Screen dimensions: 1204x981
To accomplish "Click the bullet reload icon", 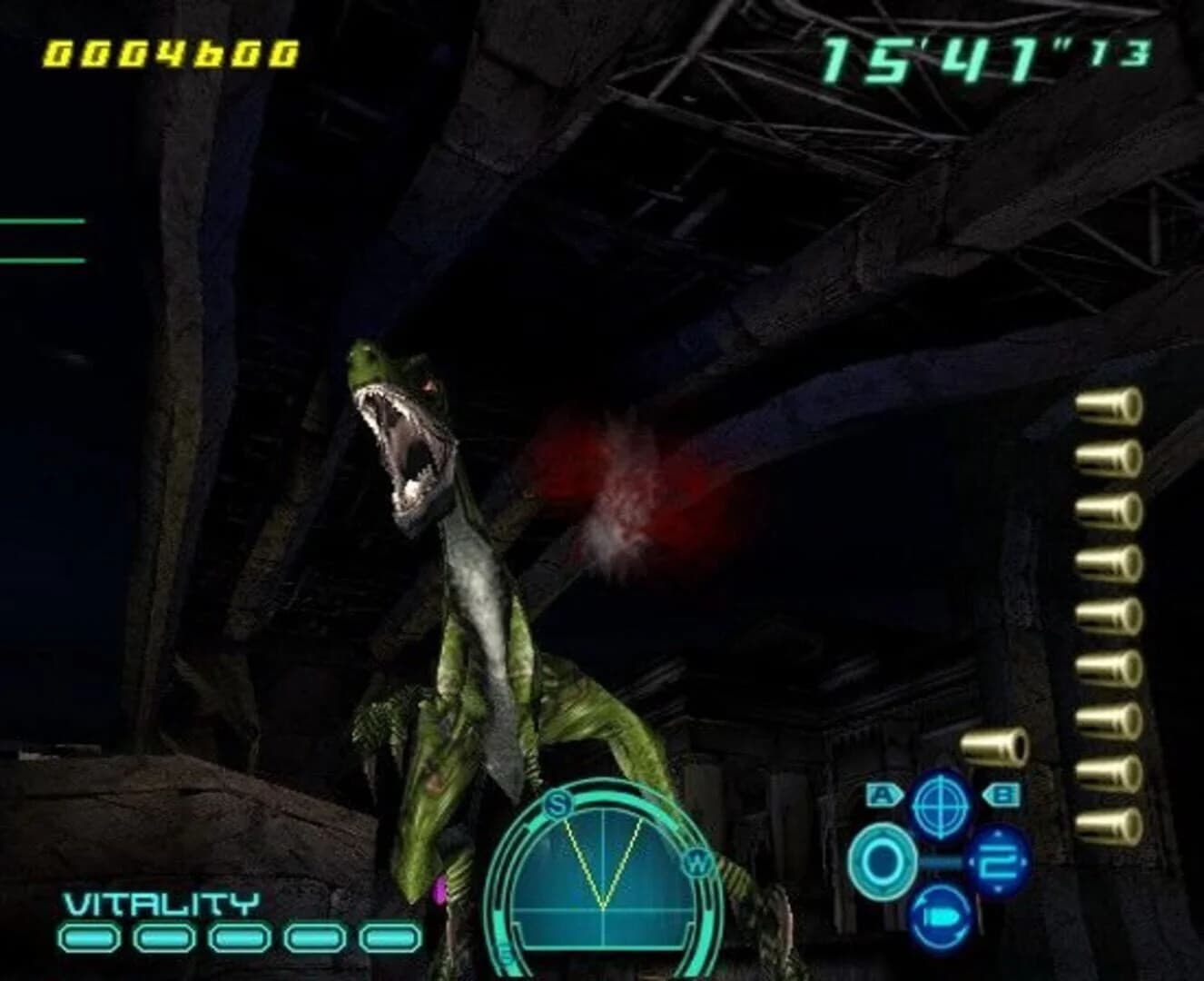I will 942,918.
